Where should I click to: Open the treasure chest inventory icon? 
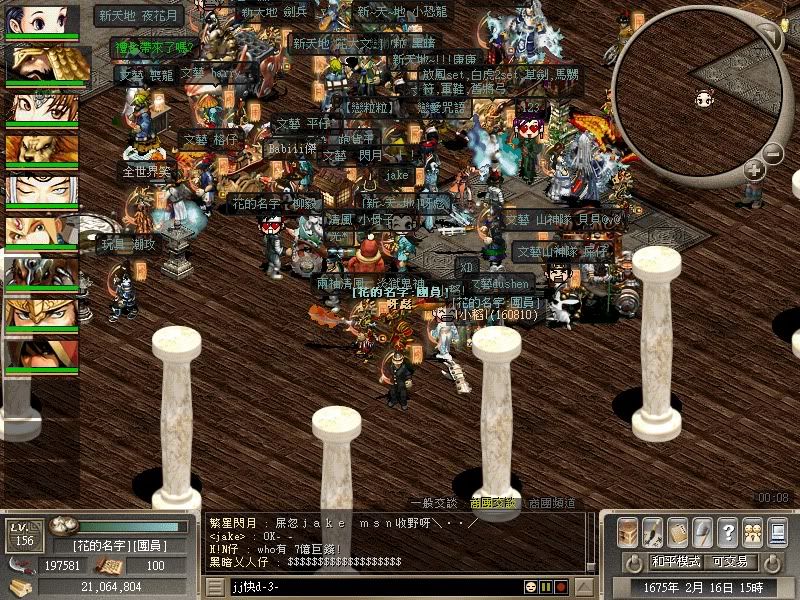tap(627, 531)
